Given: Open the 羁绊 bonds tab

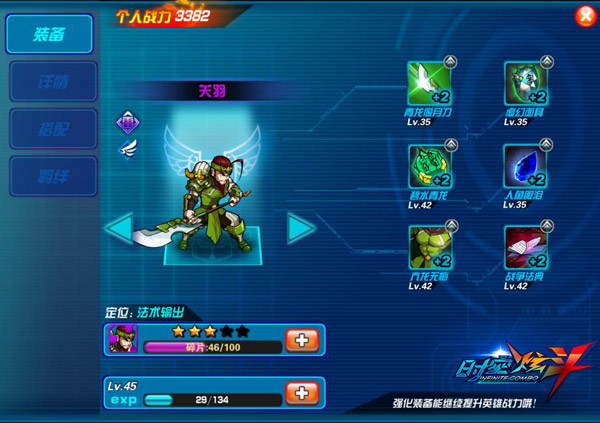Looking at the screenshot, I should [53, 176].
